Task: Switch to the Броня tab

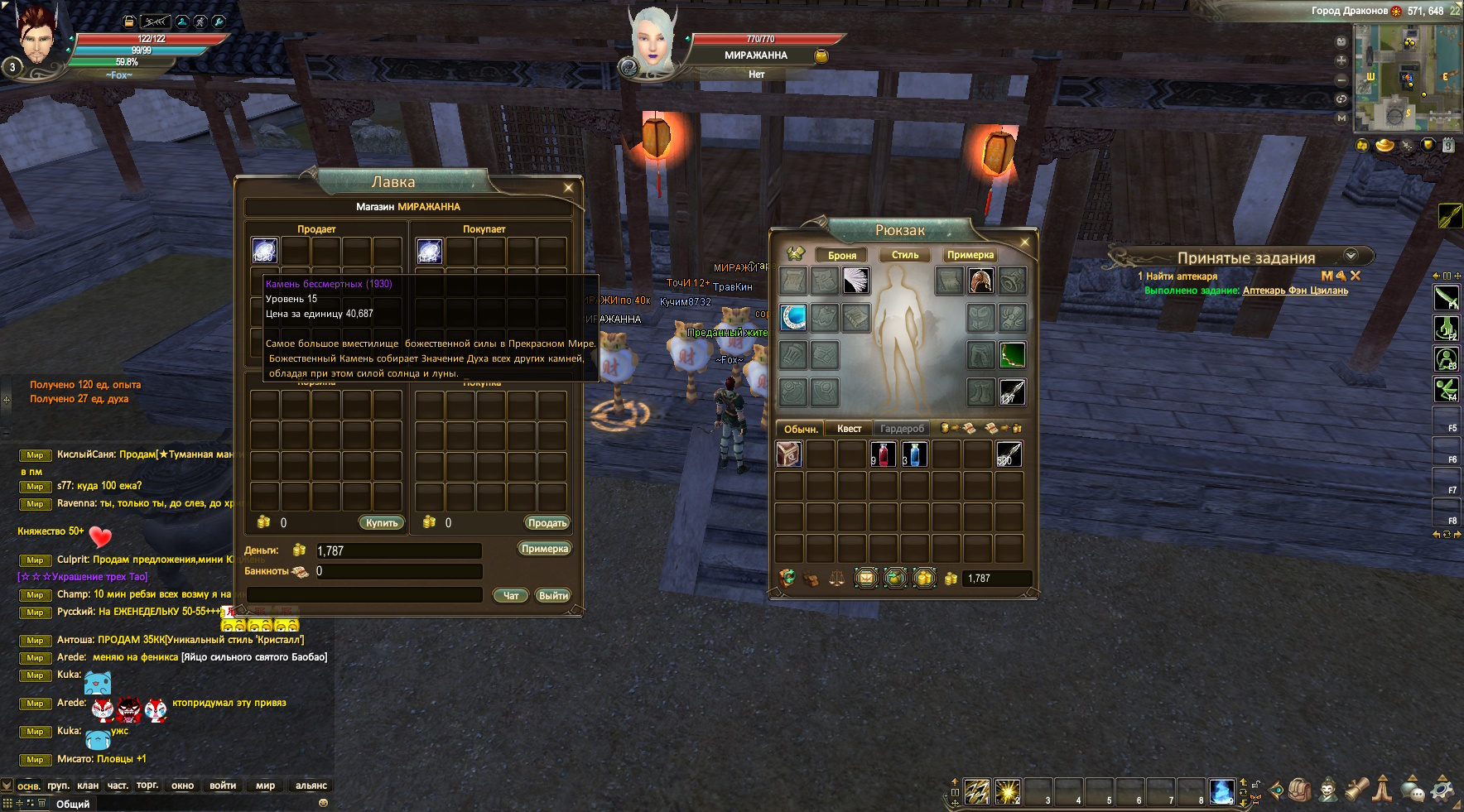Action: pos(842,255)
